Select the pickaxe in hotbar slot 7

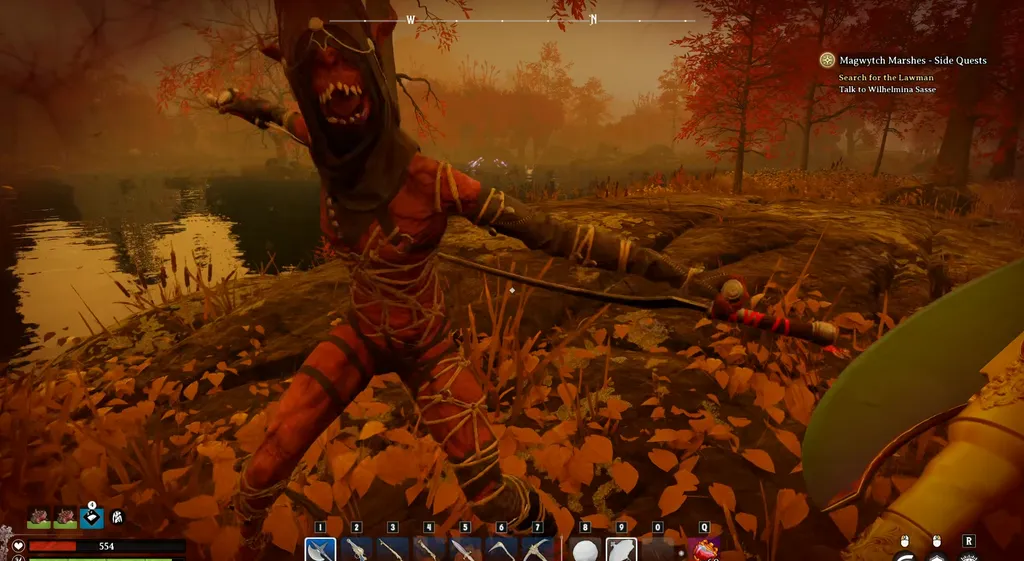[537, 550]
